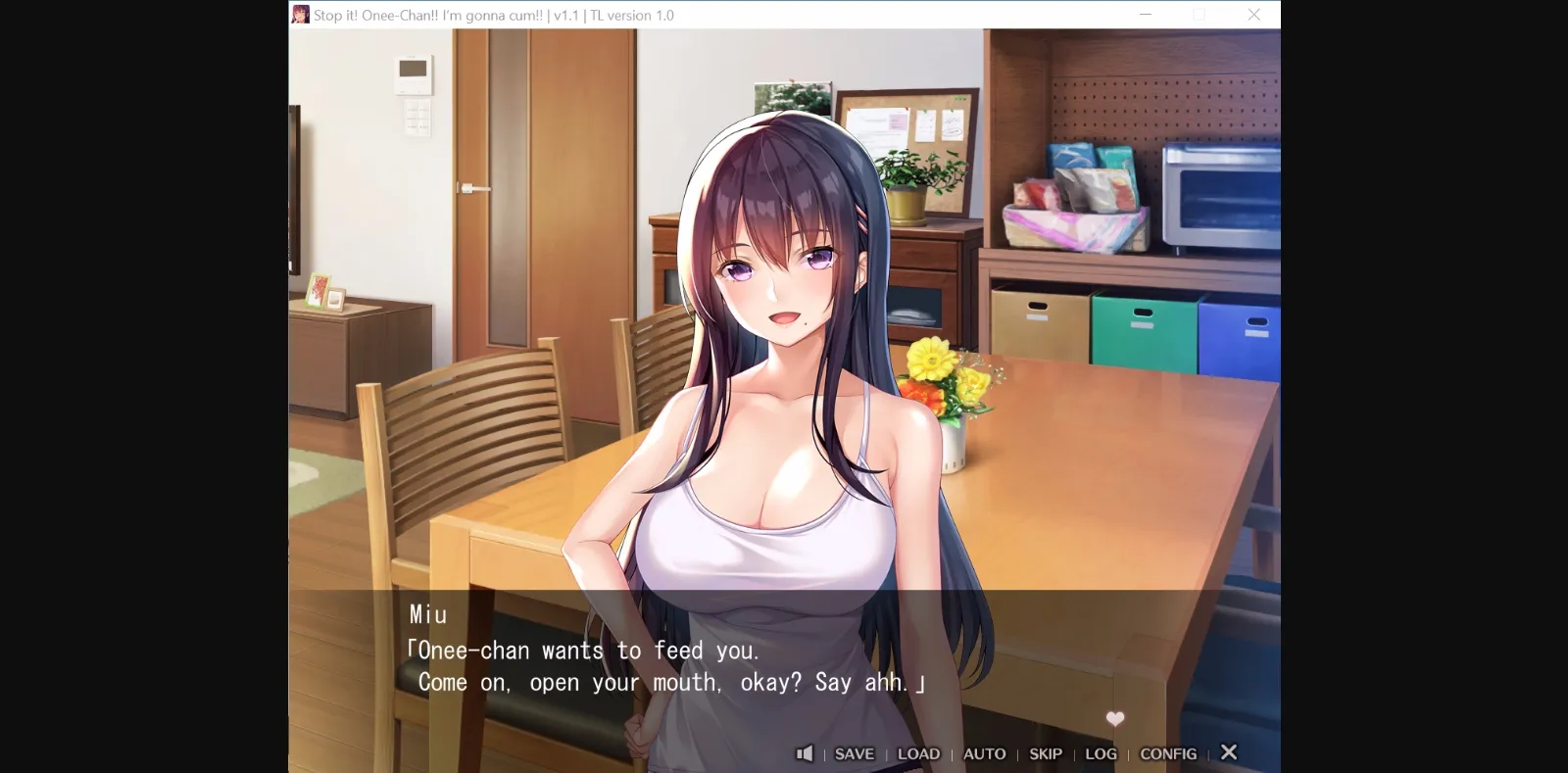Click the maximize icon on the window
The image size is (1568, 773).
(1199, 14)
